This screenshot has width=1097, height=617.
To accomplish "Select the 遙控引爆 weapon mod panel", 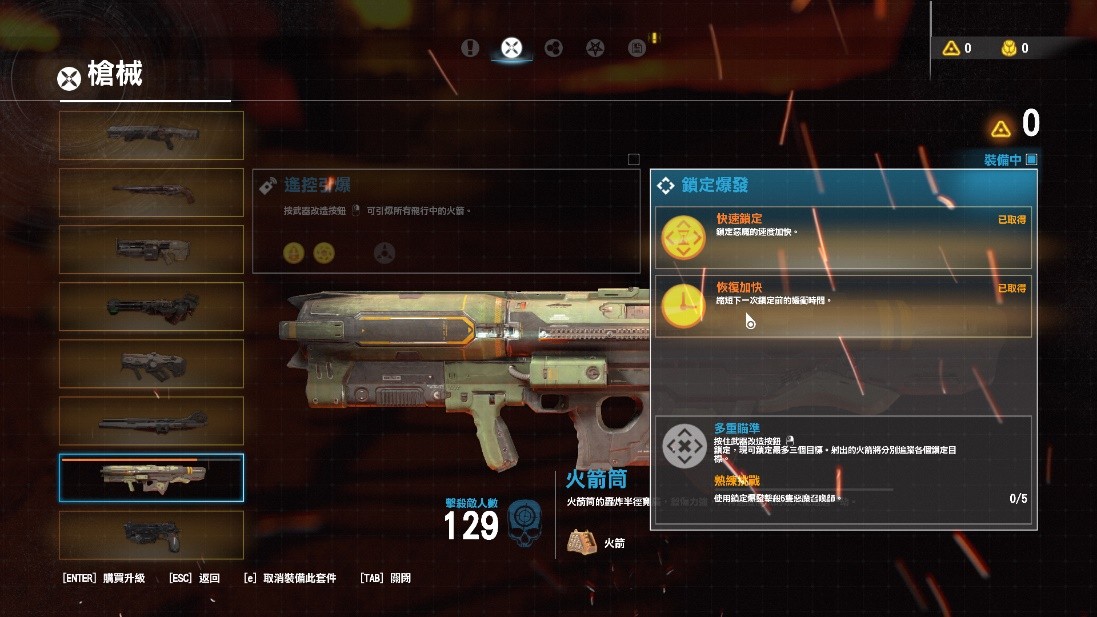I will tap(446, 221).
